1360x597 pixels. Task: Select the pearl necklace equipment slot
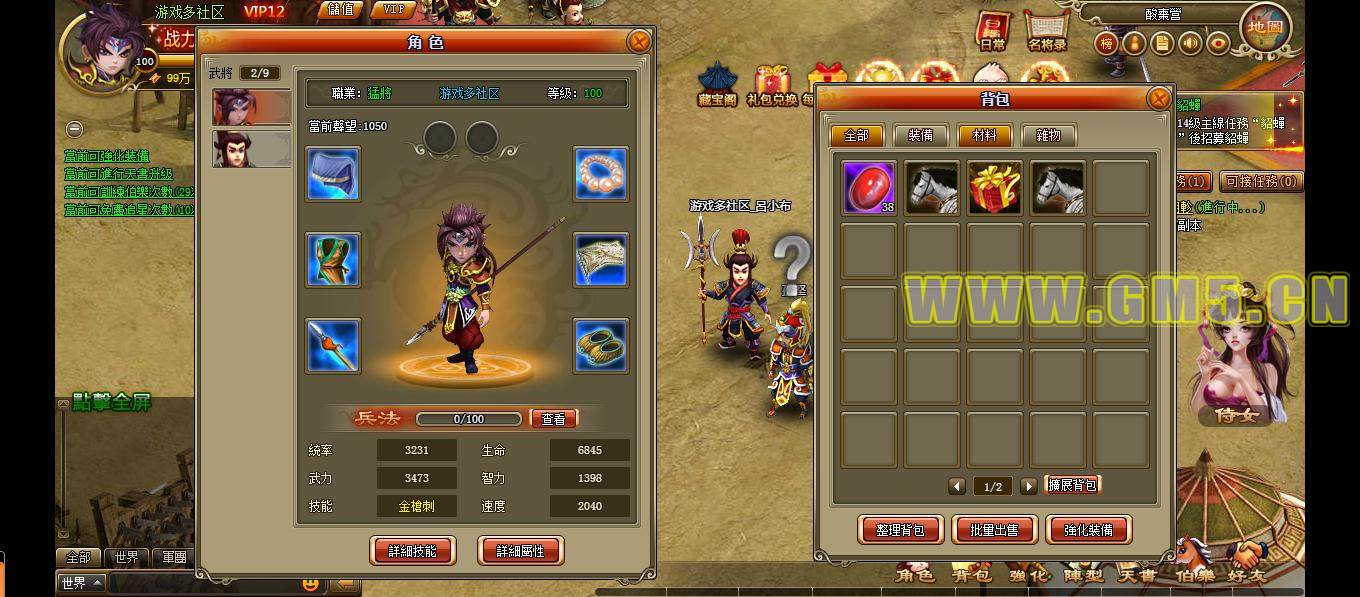(x=601, y=174)
